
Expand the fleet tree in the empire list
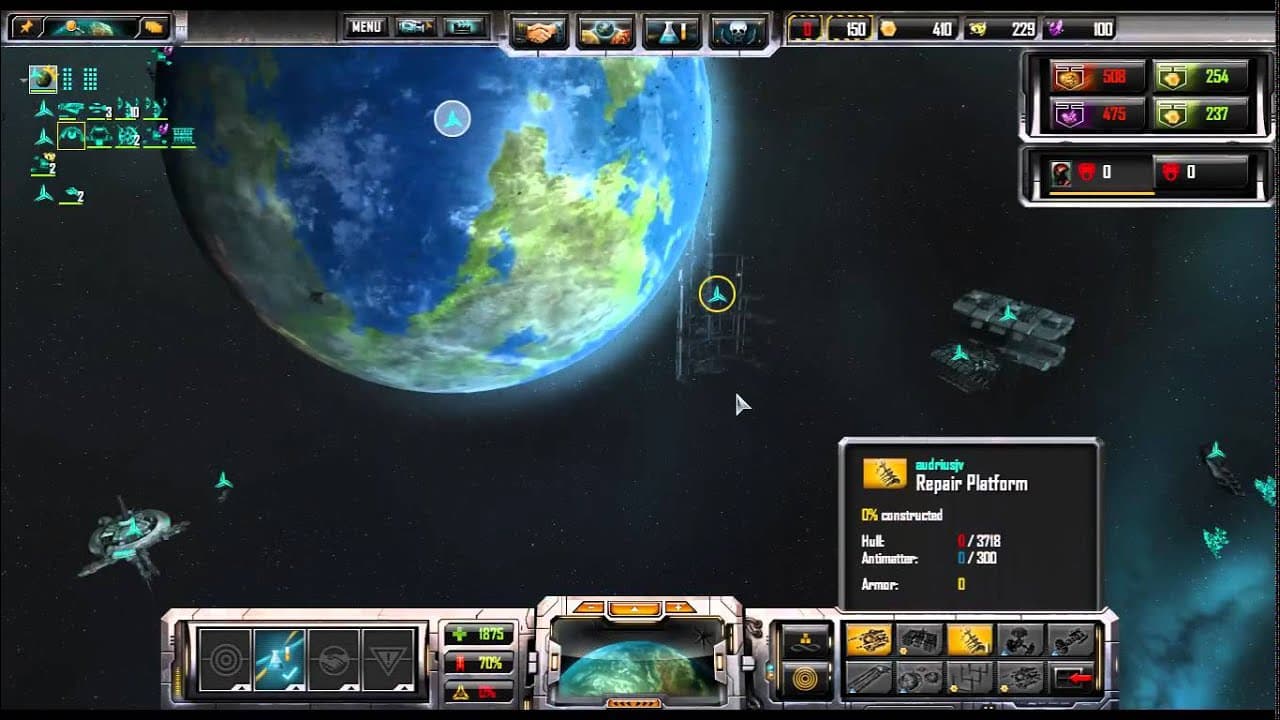(x=43, y=108)
